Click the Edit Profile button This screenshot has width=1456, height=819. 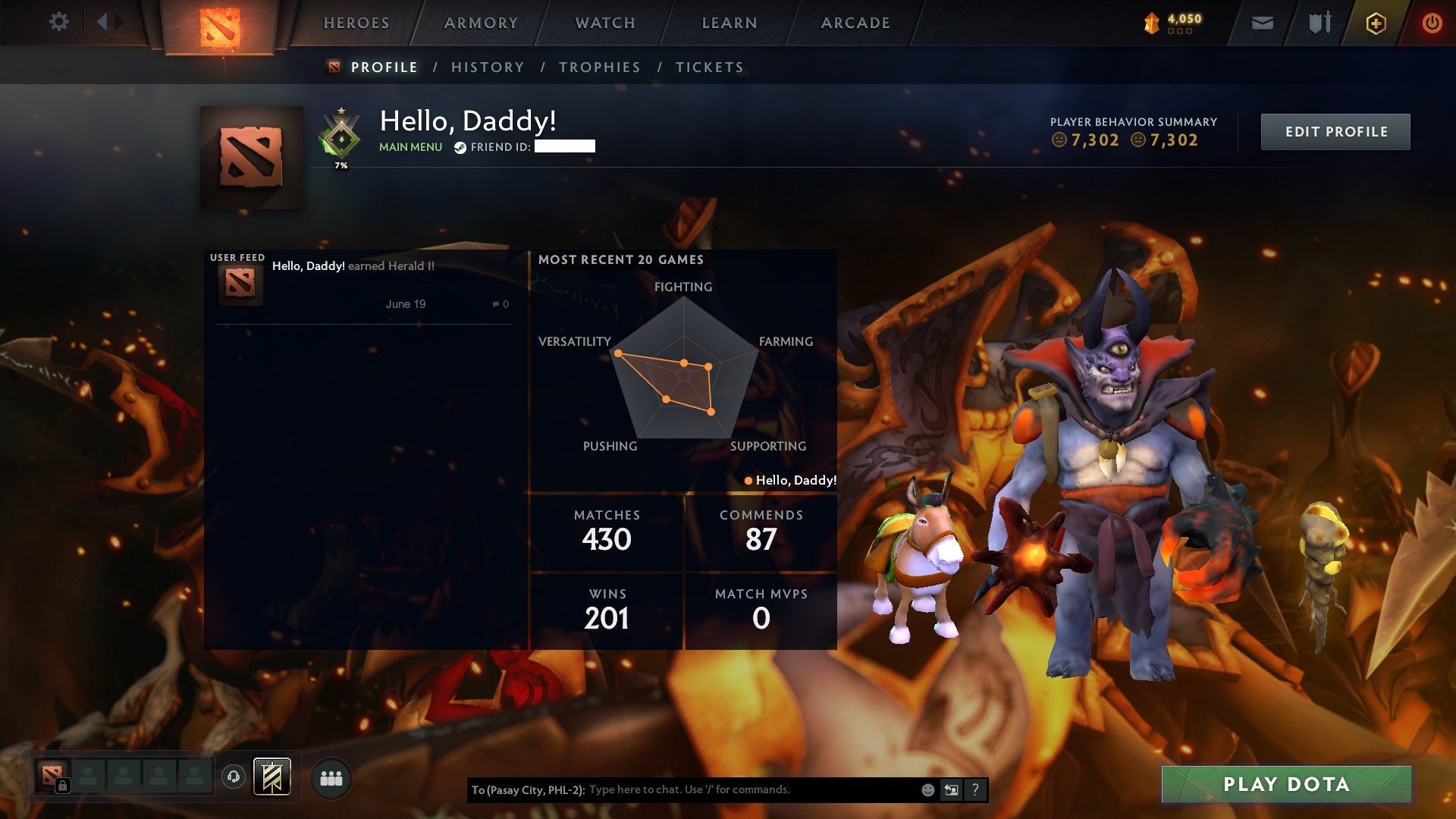[1335, 132]
